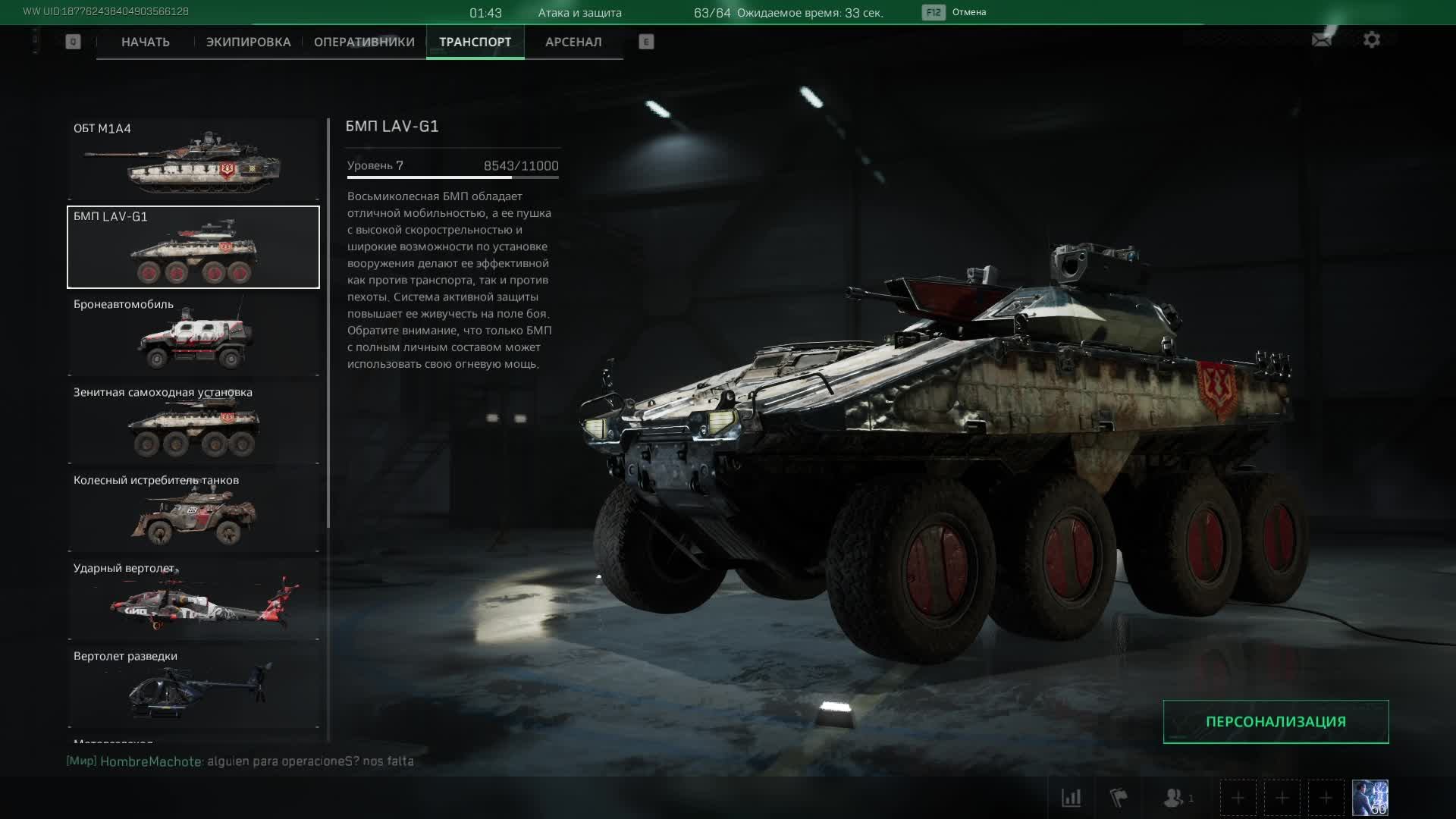Open your player avatar portrait
The width and height of the screenshot is (1456, 819).
[1370, 798]
